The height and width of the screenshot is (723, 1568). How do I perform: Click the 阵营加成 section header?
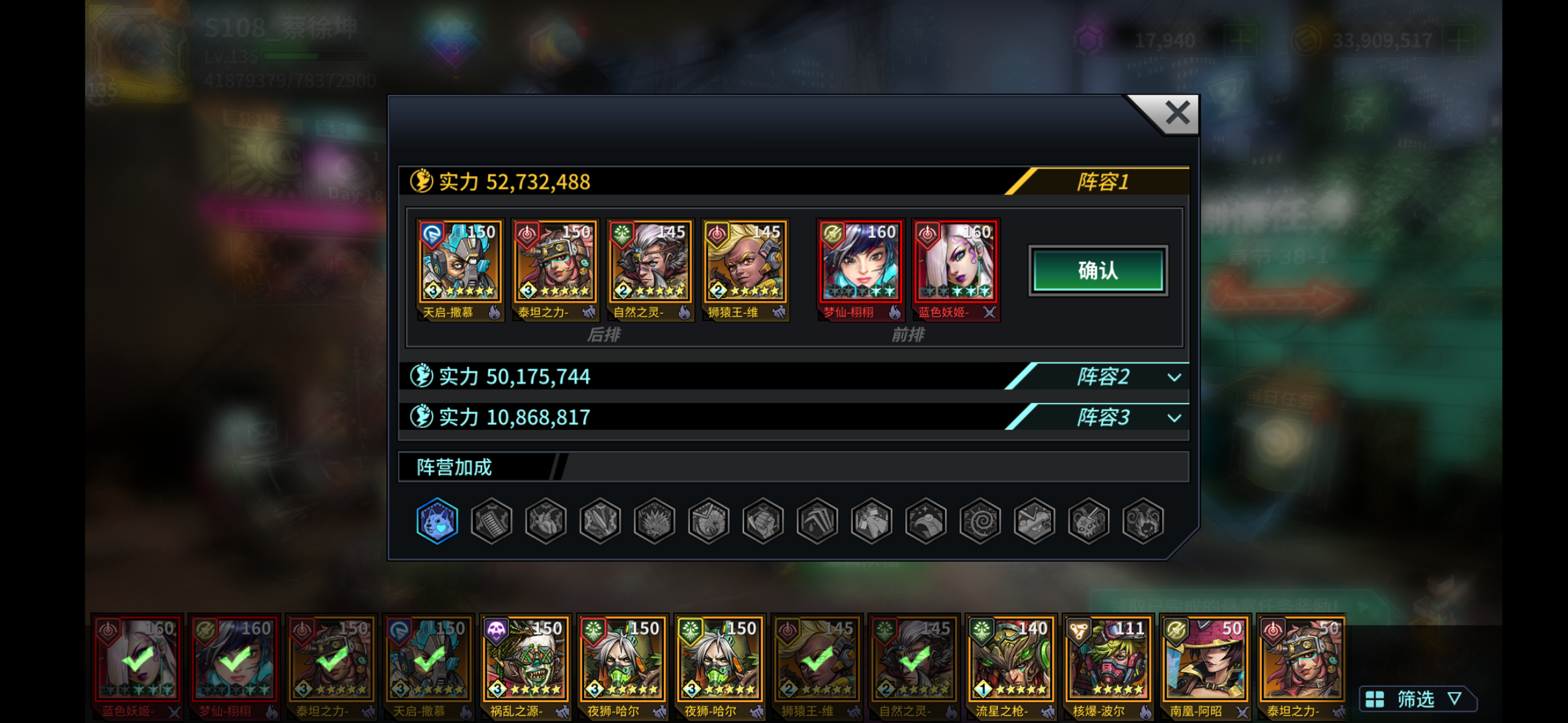(453, 467)
